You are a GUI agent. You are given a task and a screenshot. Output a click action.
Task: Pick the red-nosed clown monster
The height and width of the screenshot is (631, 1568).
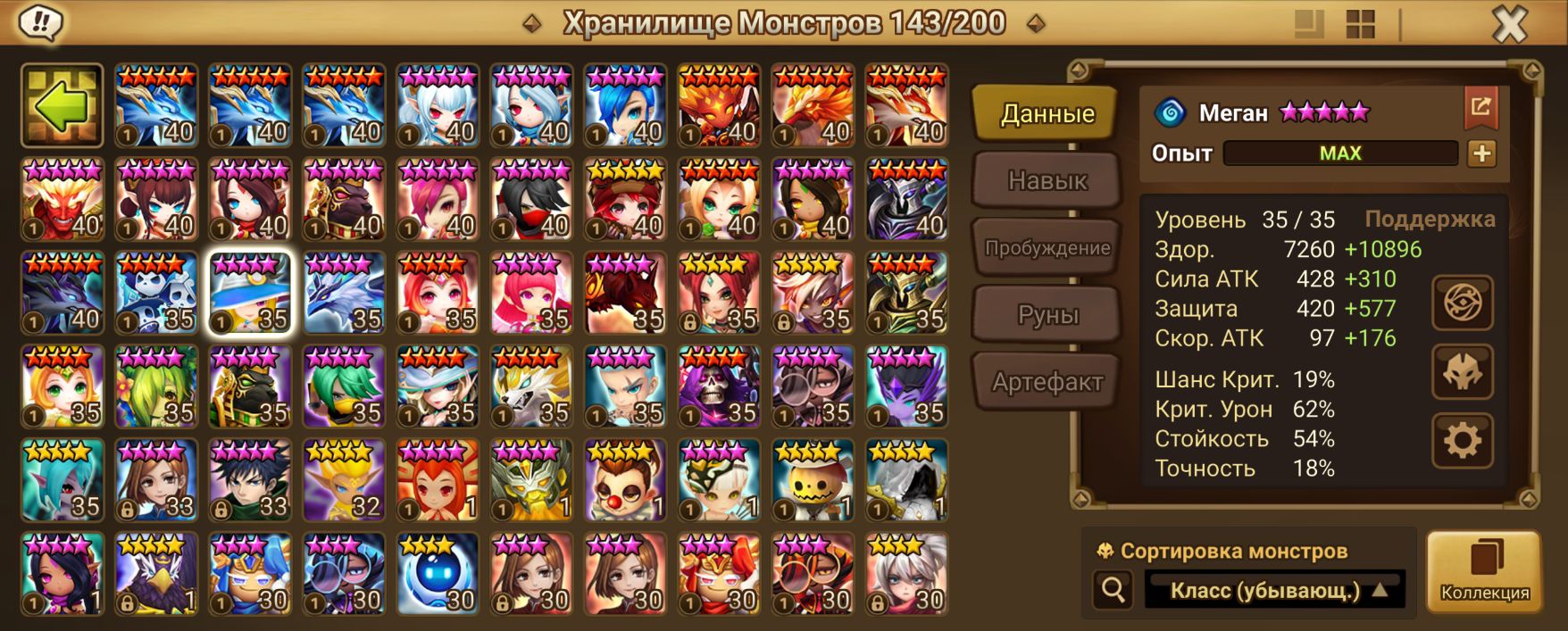(625, 480)
